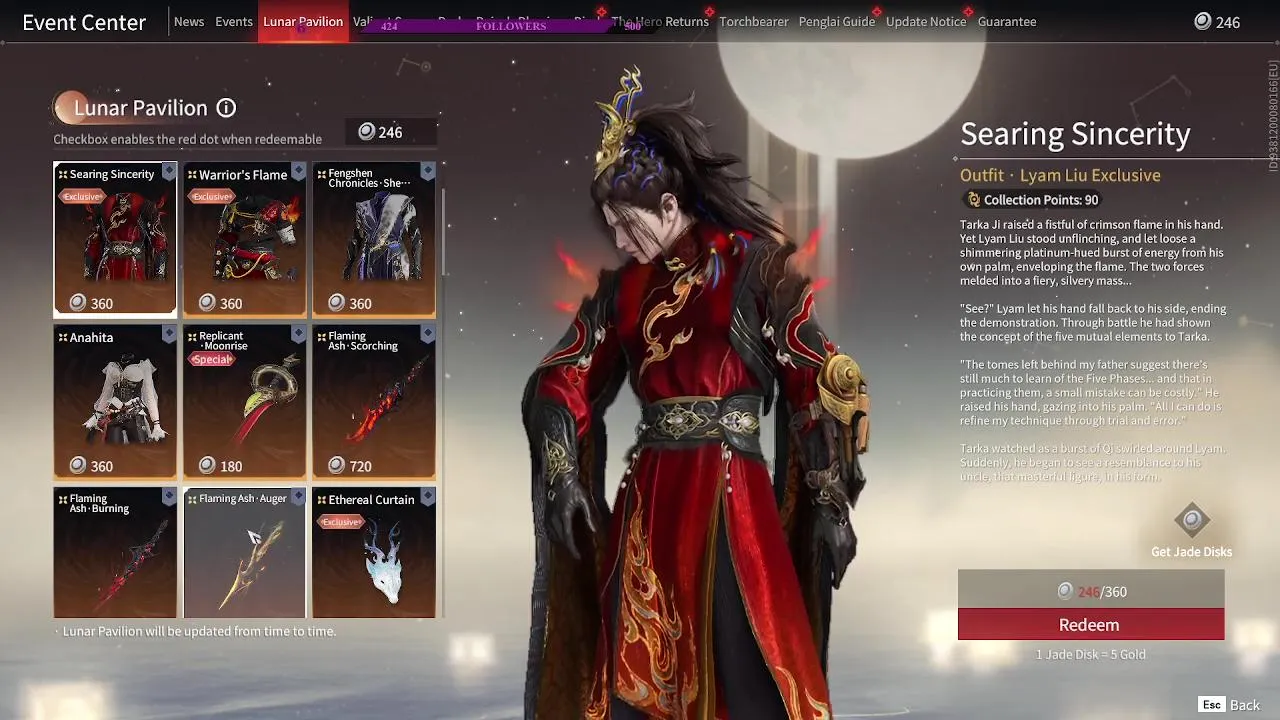Pick the Anahita outfit tile

coord(115,405)
